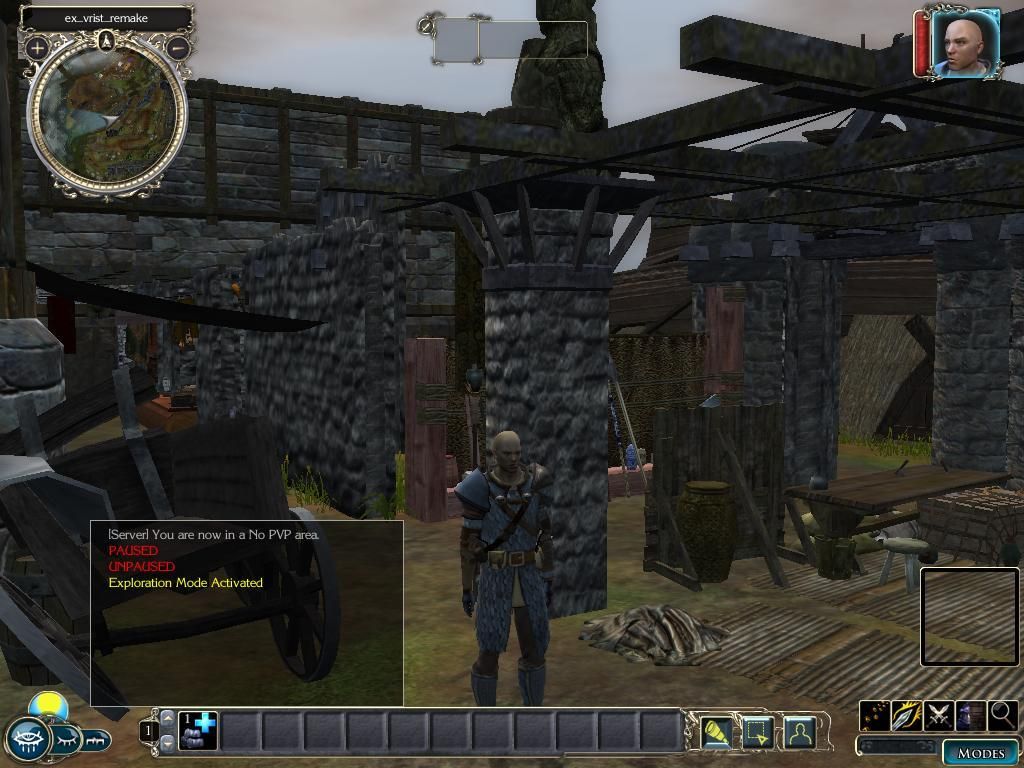
Task: Activate the magnifying glass search icon
Action: [1001, 715]
